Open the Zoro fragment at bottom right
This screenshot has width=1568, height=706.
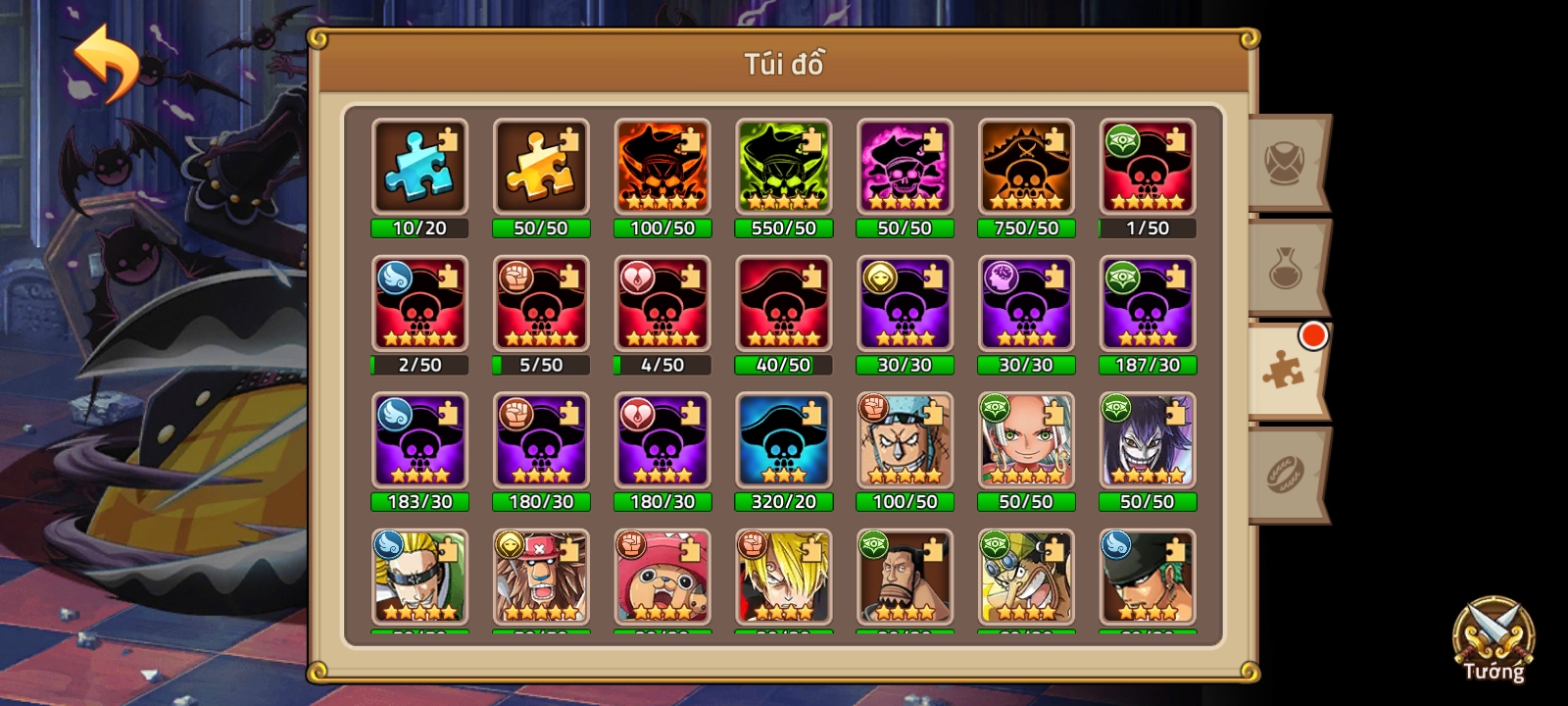coord(1148,579)
